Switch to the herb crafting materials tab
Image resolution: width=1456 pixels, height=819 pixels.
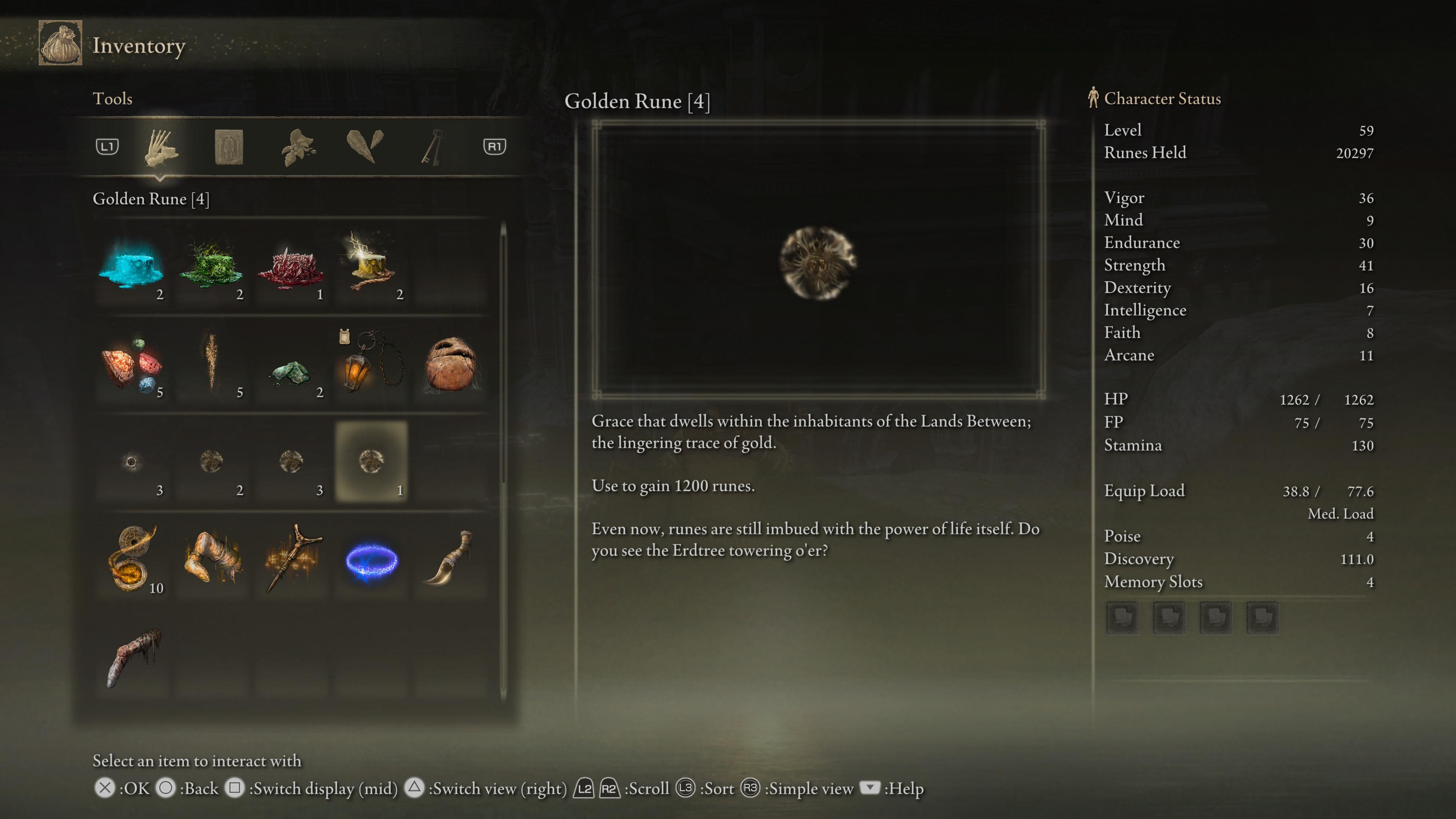click(298, 147)
